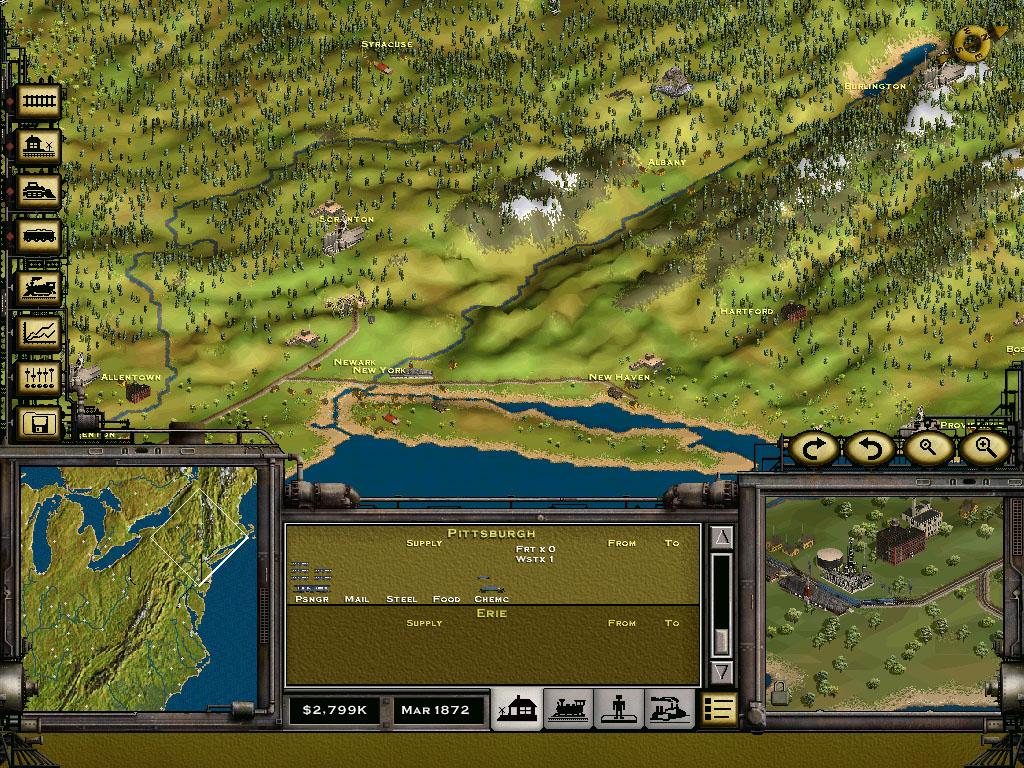This screenshot has width=1024, height=768.
Task: Switch to the train list tab
Action: pyautogui.click(x=567, y=710)
